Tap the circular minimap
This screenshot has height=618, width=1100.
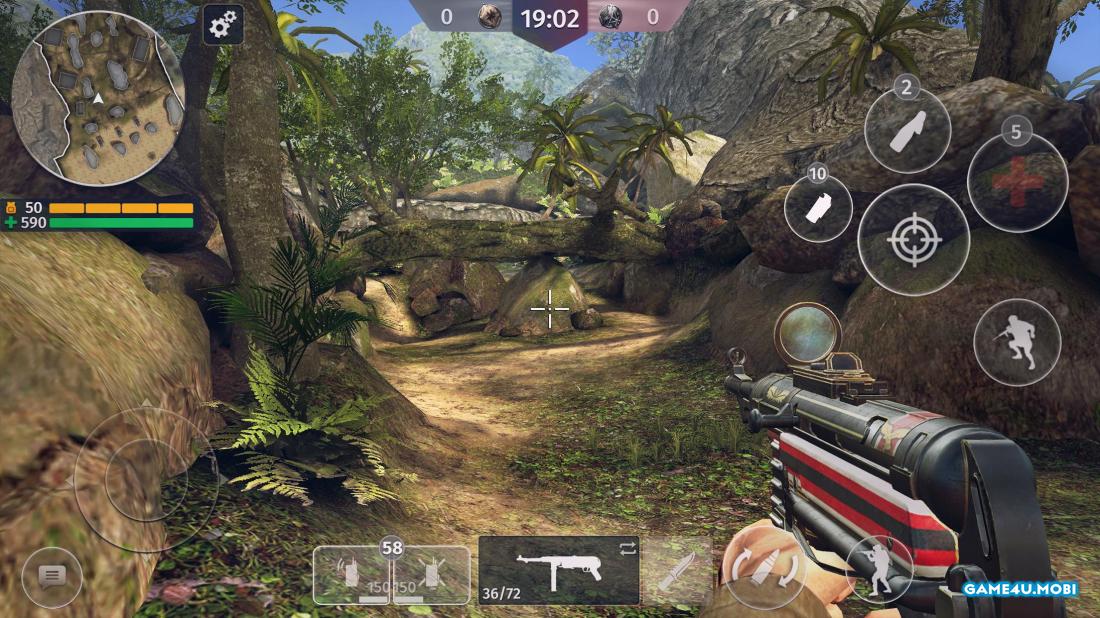tap(98, 98)
